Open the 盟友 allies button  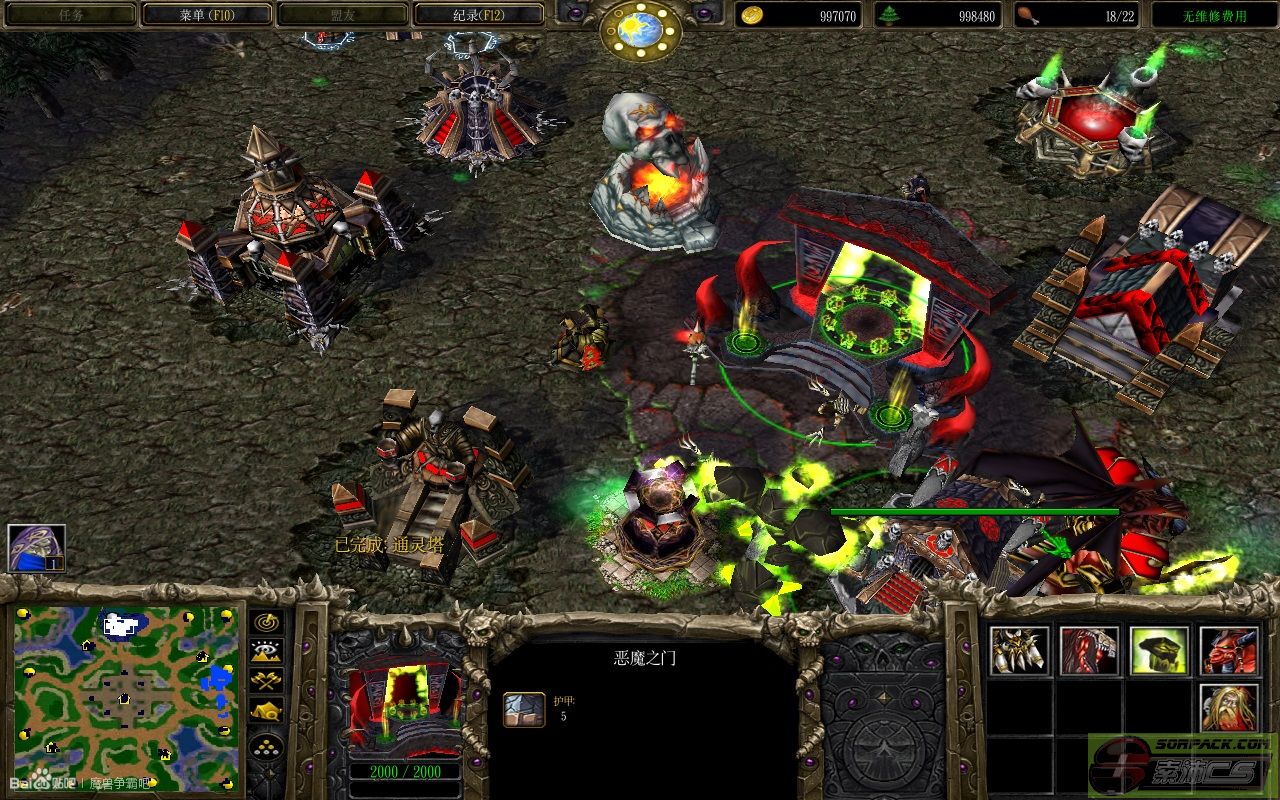click(x=342, y=15)
